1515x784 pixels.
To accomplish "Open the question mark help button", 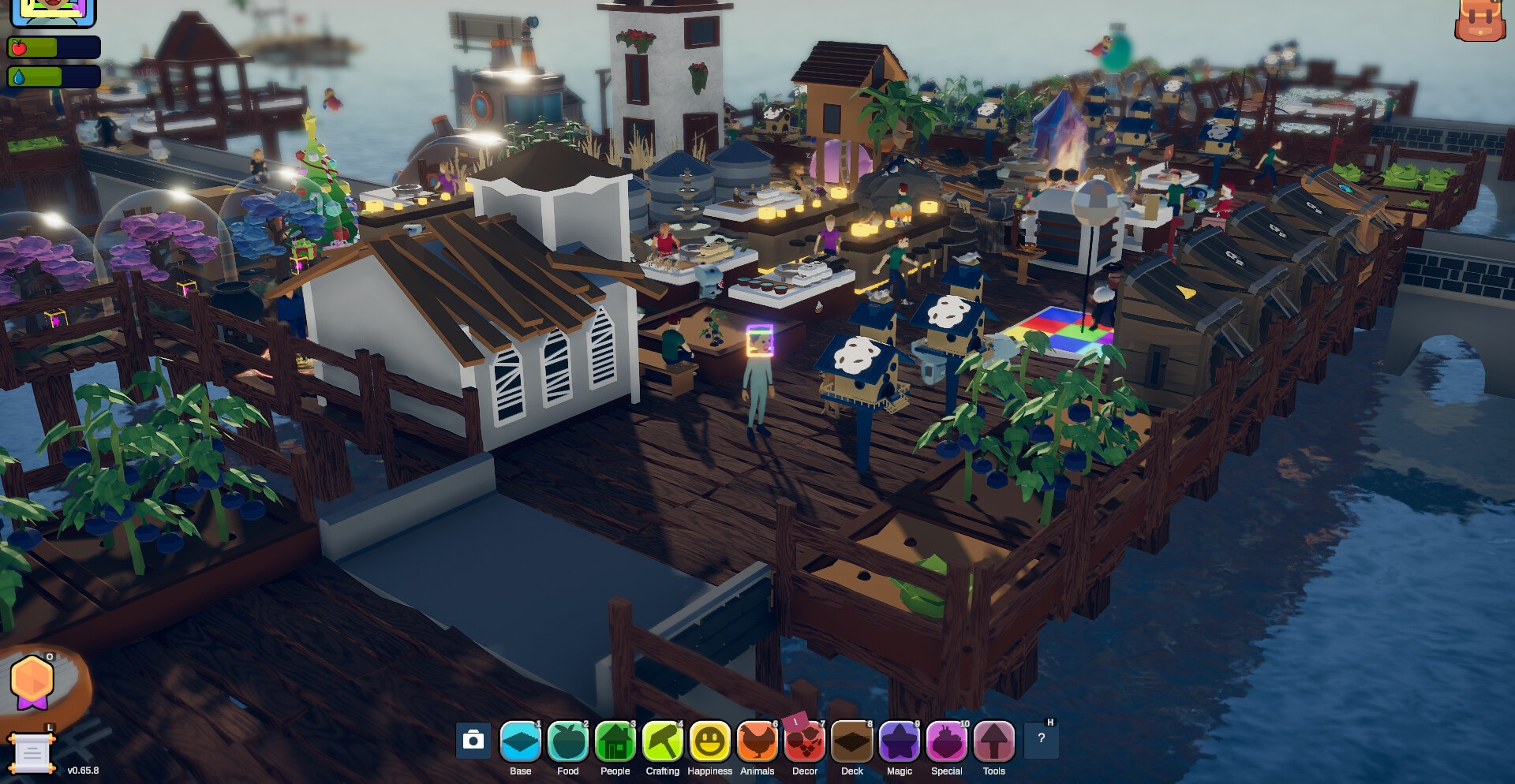I will coord(1042,739).
